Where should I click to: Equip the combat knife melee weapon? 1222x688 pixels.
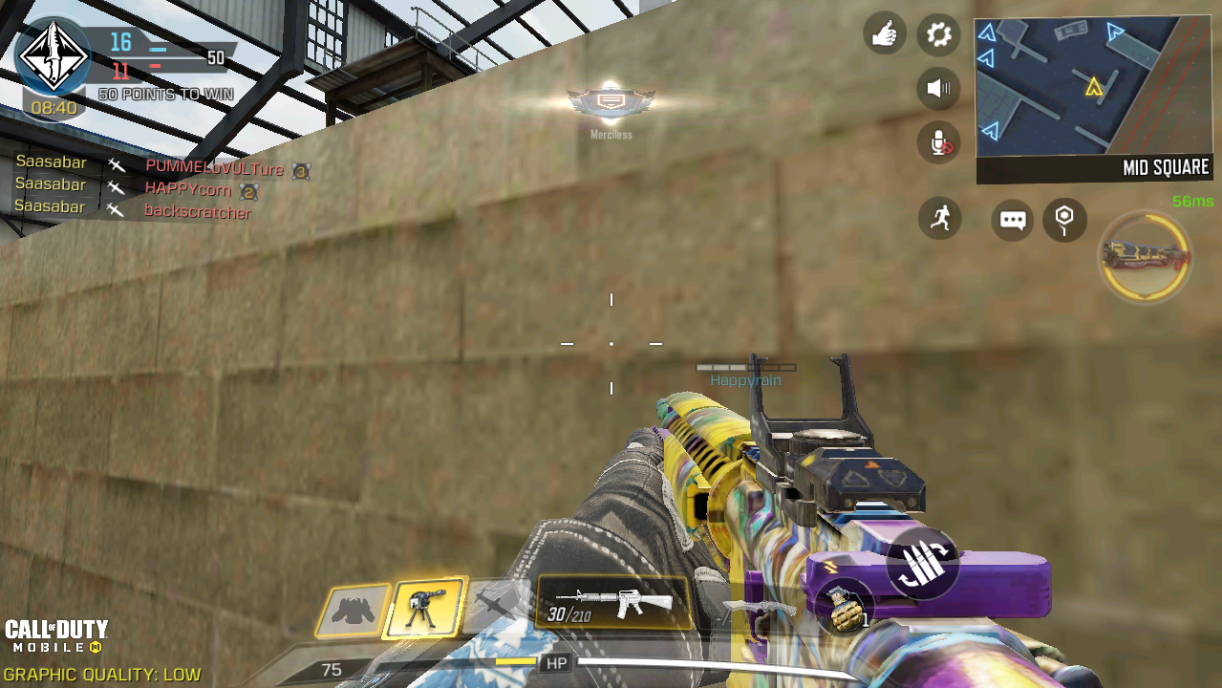pyautogui.click(x=758, y=608)
